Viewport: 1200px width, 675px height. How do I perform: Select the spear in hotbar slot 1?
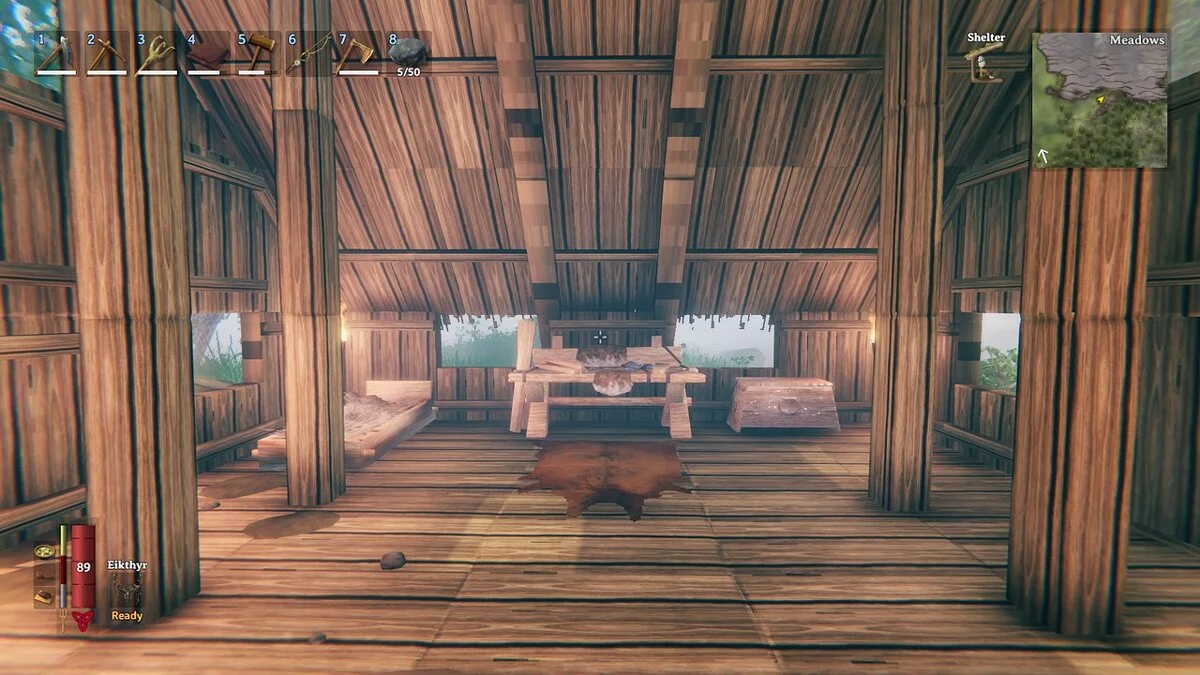tap(56, 53)
